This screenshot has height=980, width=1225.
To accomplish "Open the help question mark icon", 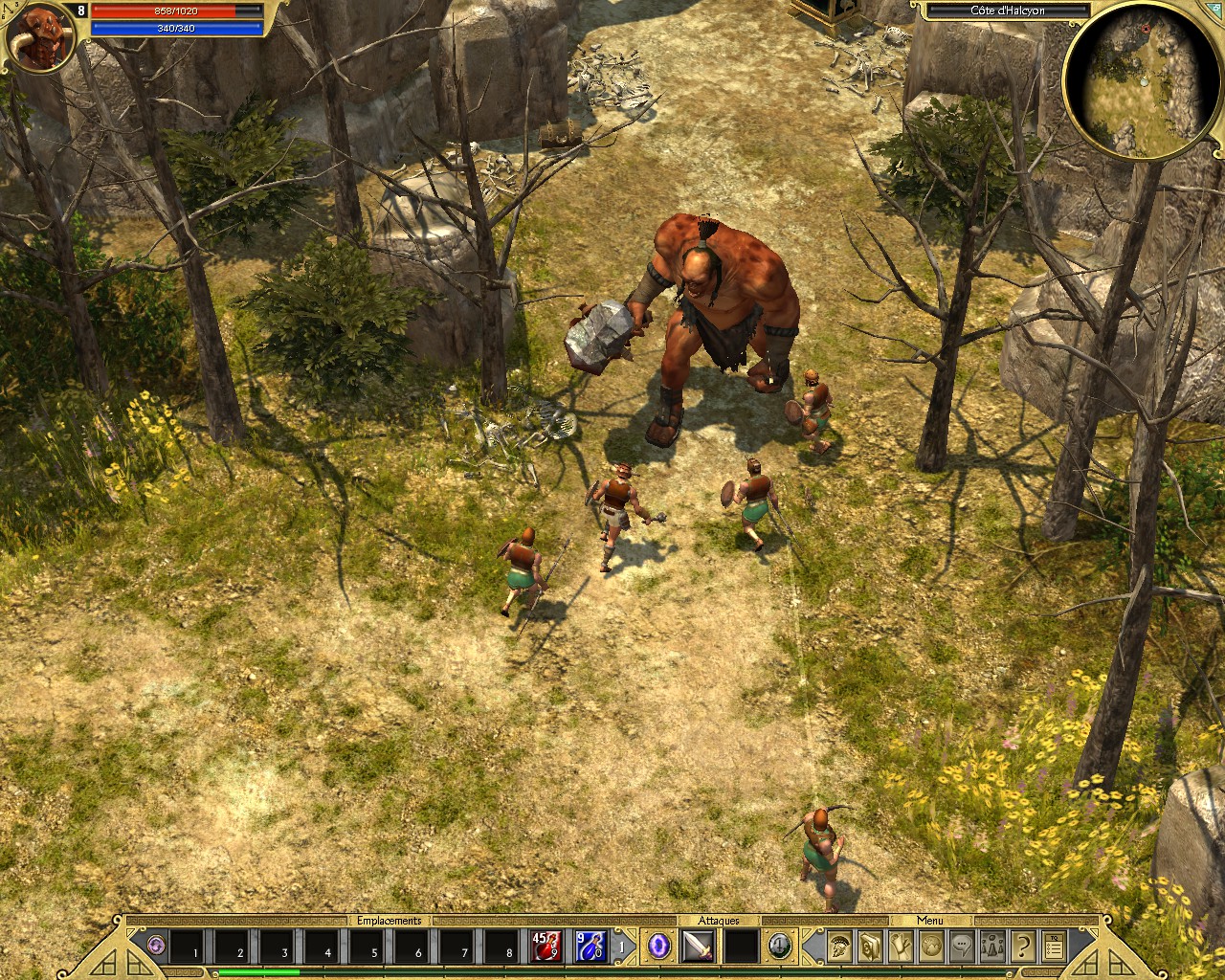I will (1024, 944).
